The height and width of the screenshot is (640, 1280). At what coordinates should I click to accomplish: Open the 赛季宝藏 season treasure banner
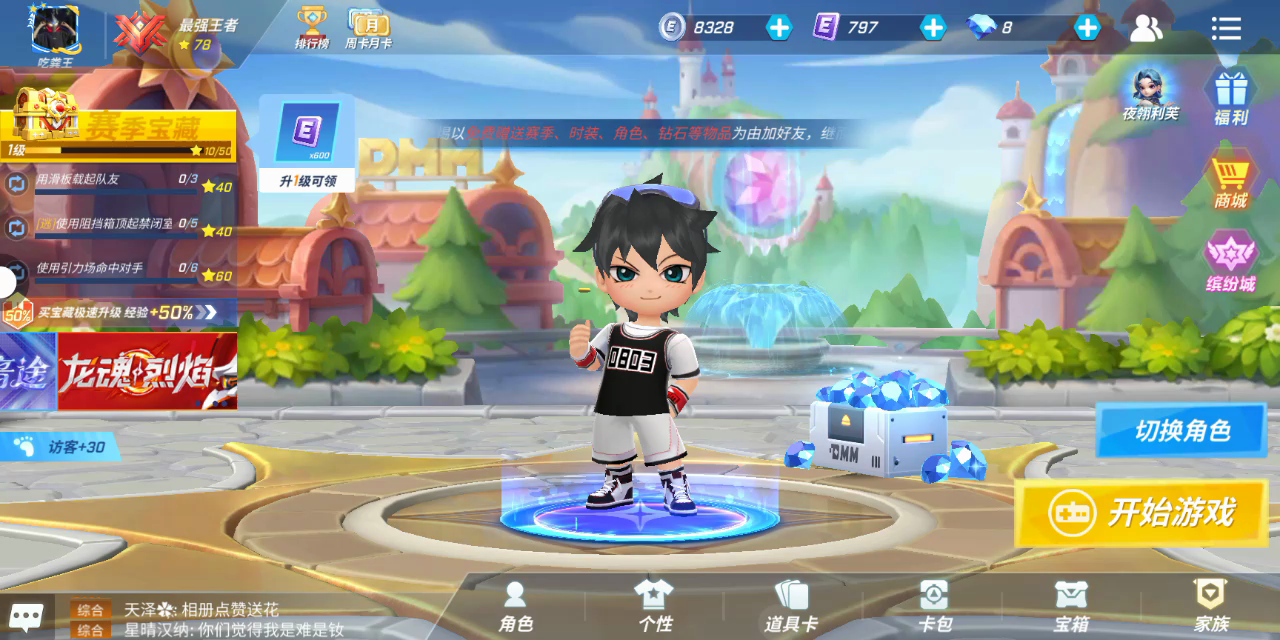120,125
